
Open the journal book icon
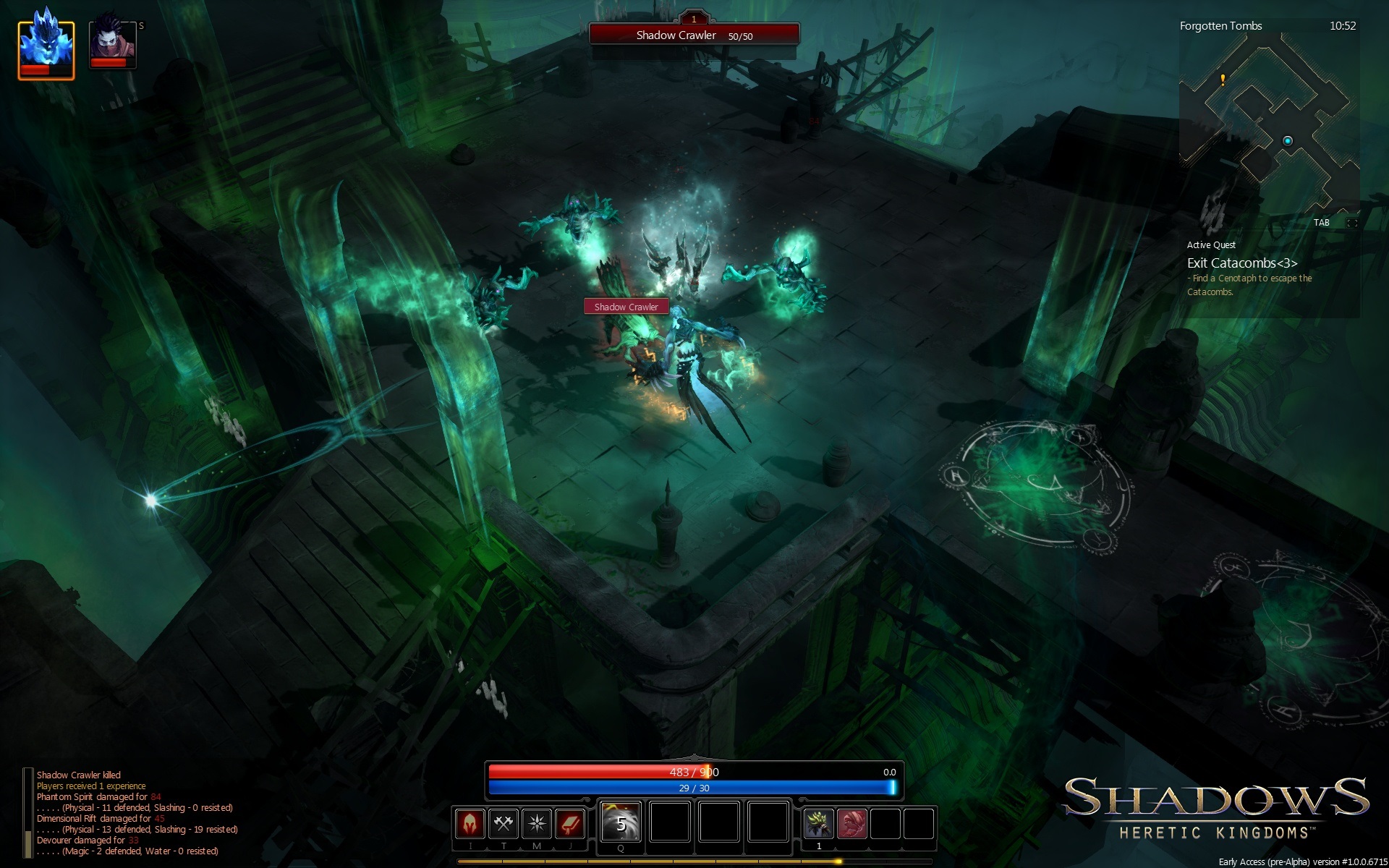click(570, 823)
